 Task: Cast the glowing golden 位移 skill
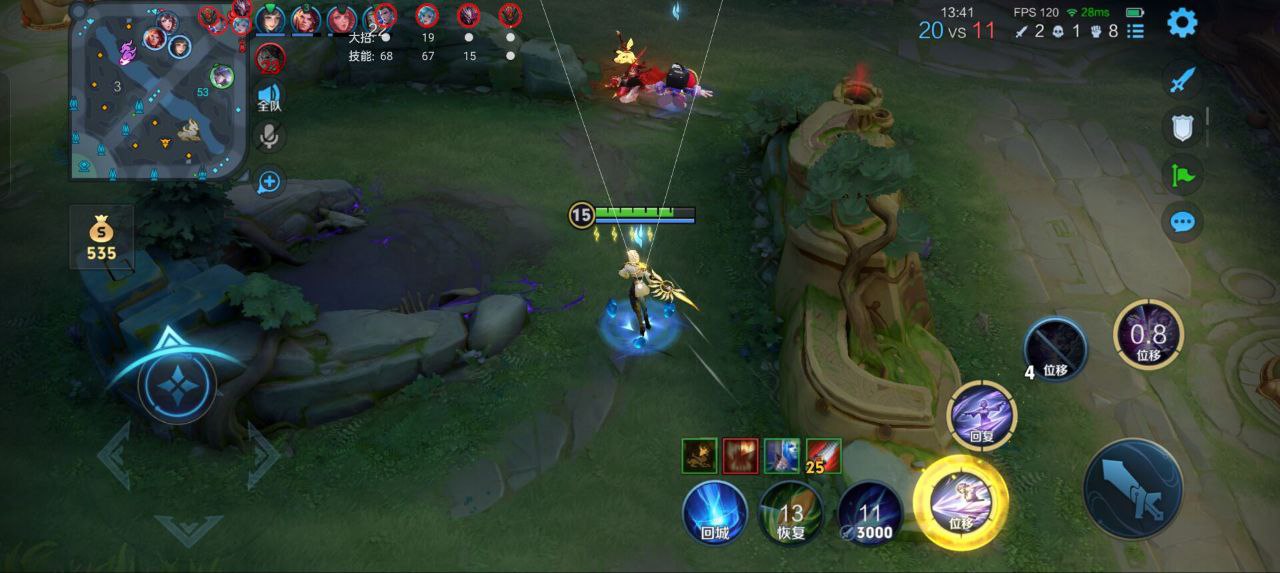961,503
